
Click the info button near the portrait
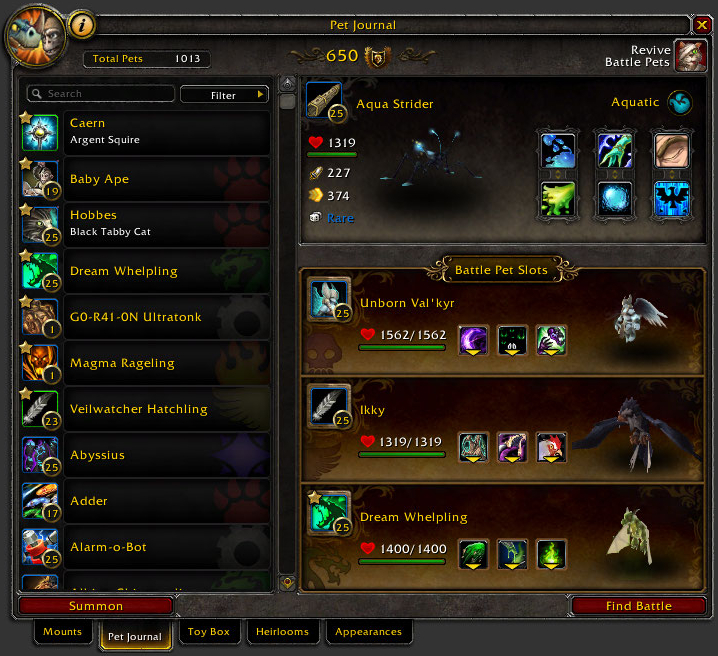point(82,22)
